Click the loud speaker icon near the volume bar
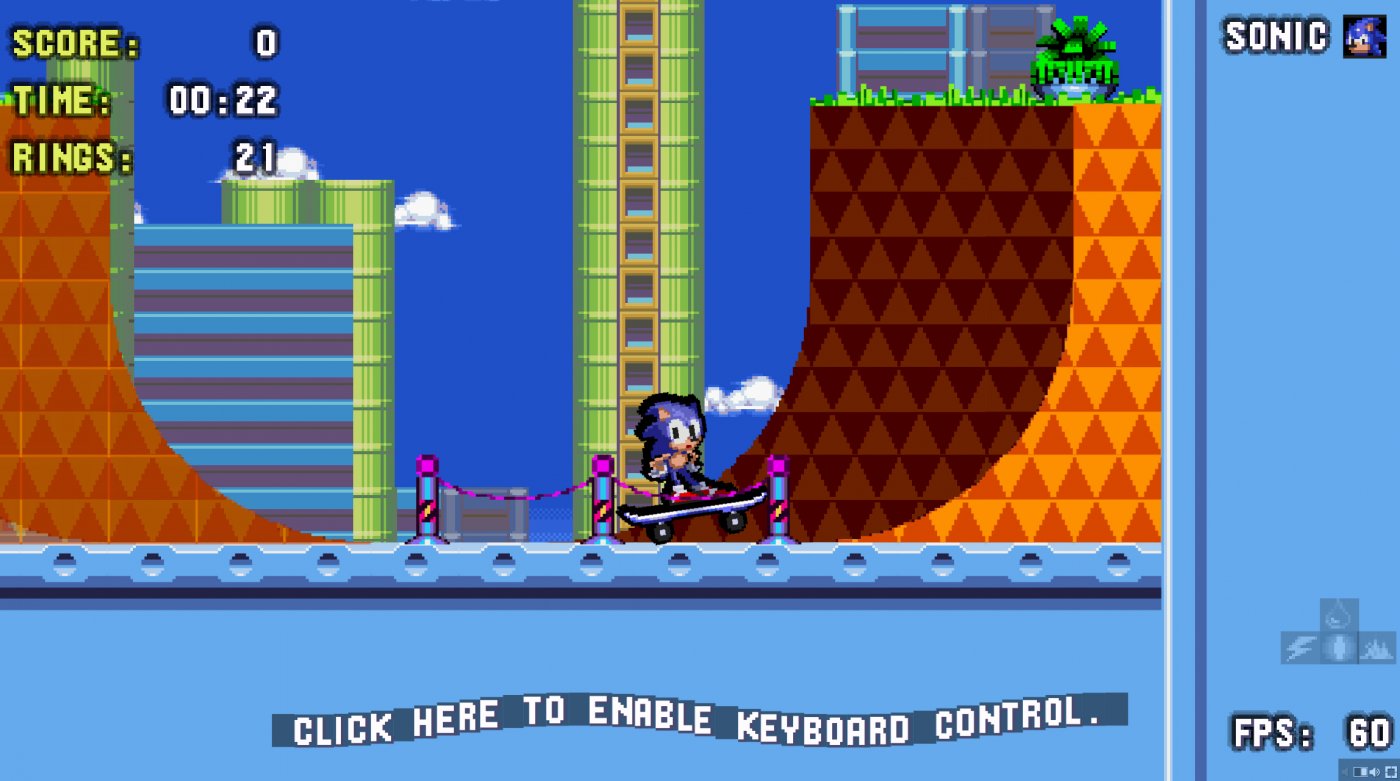Viewport: 1400px width, 781px height. point(1374,772)
